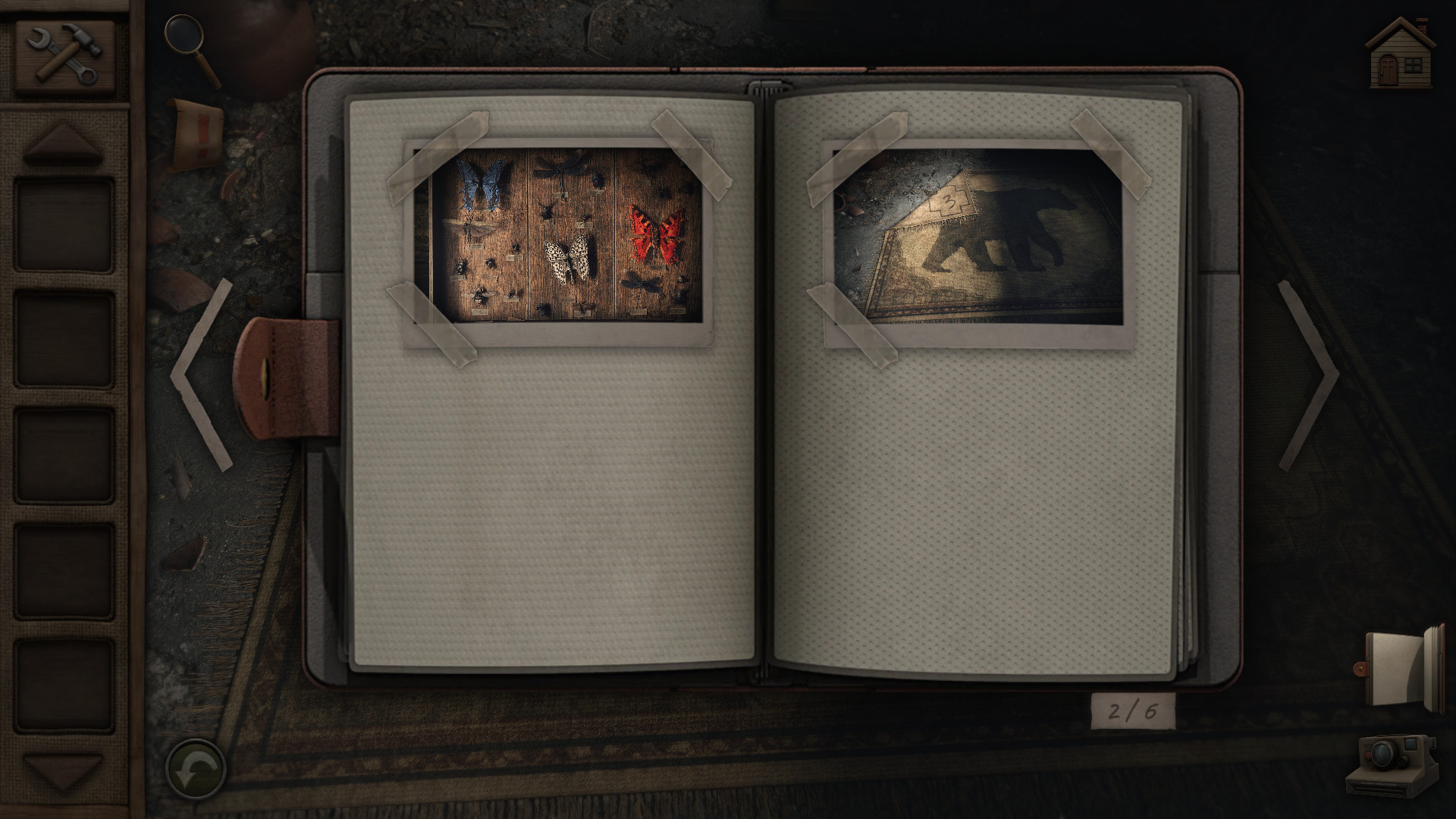View the butterfly collection photo
This screenshot has height=819, width=1456.
[x=559, y=235]
